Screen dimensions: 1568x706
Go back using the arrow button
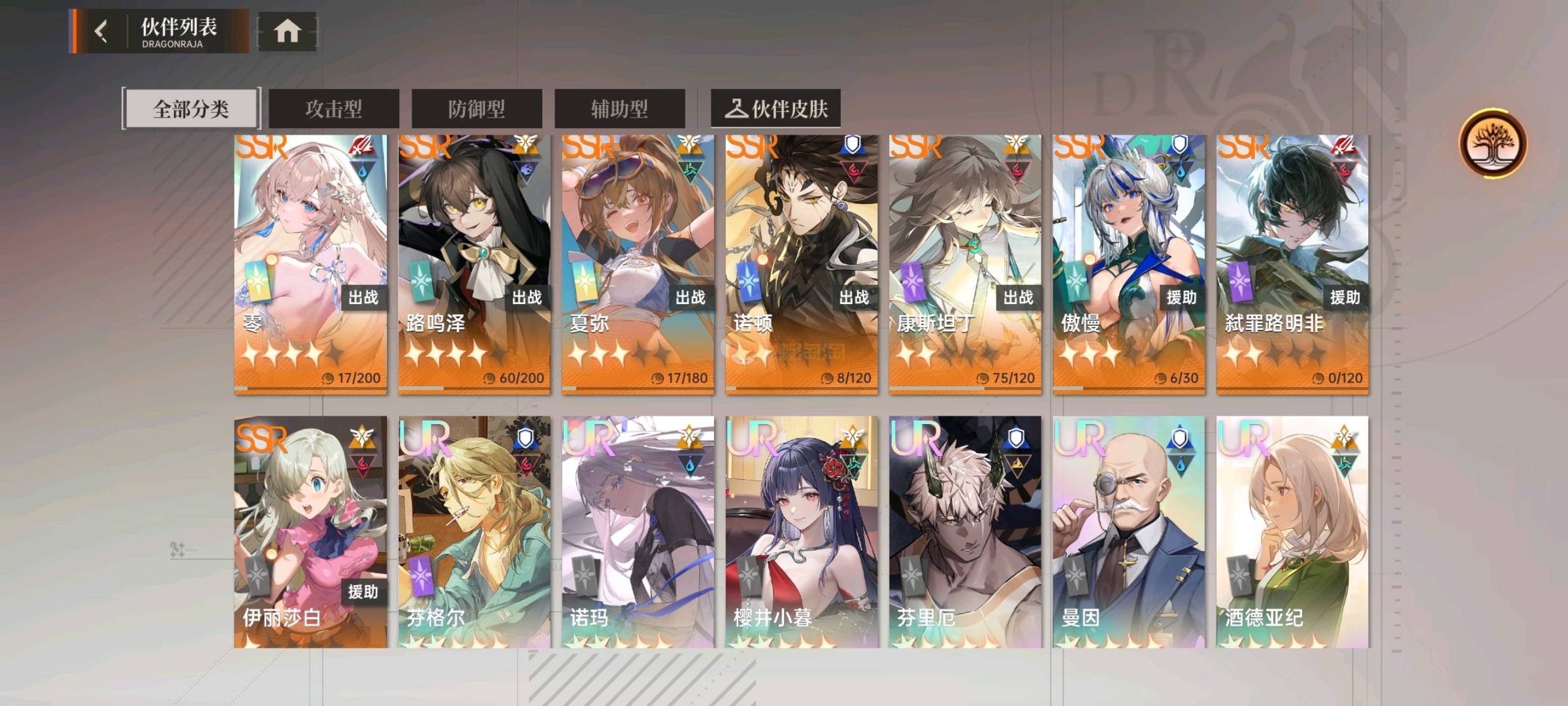(x=101, y=31)
